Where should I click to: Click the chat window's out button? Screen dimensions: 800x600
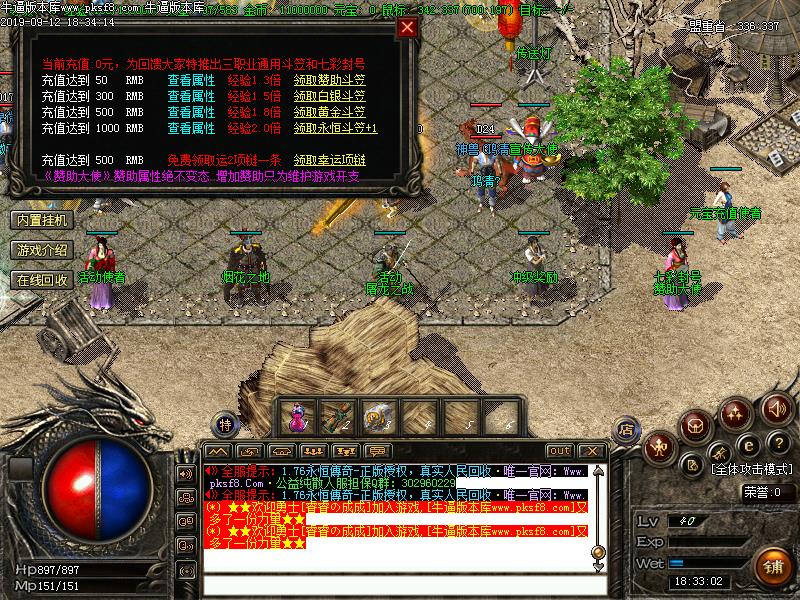[x=560, y=451]
